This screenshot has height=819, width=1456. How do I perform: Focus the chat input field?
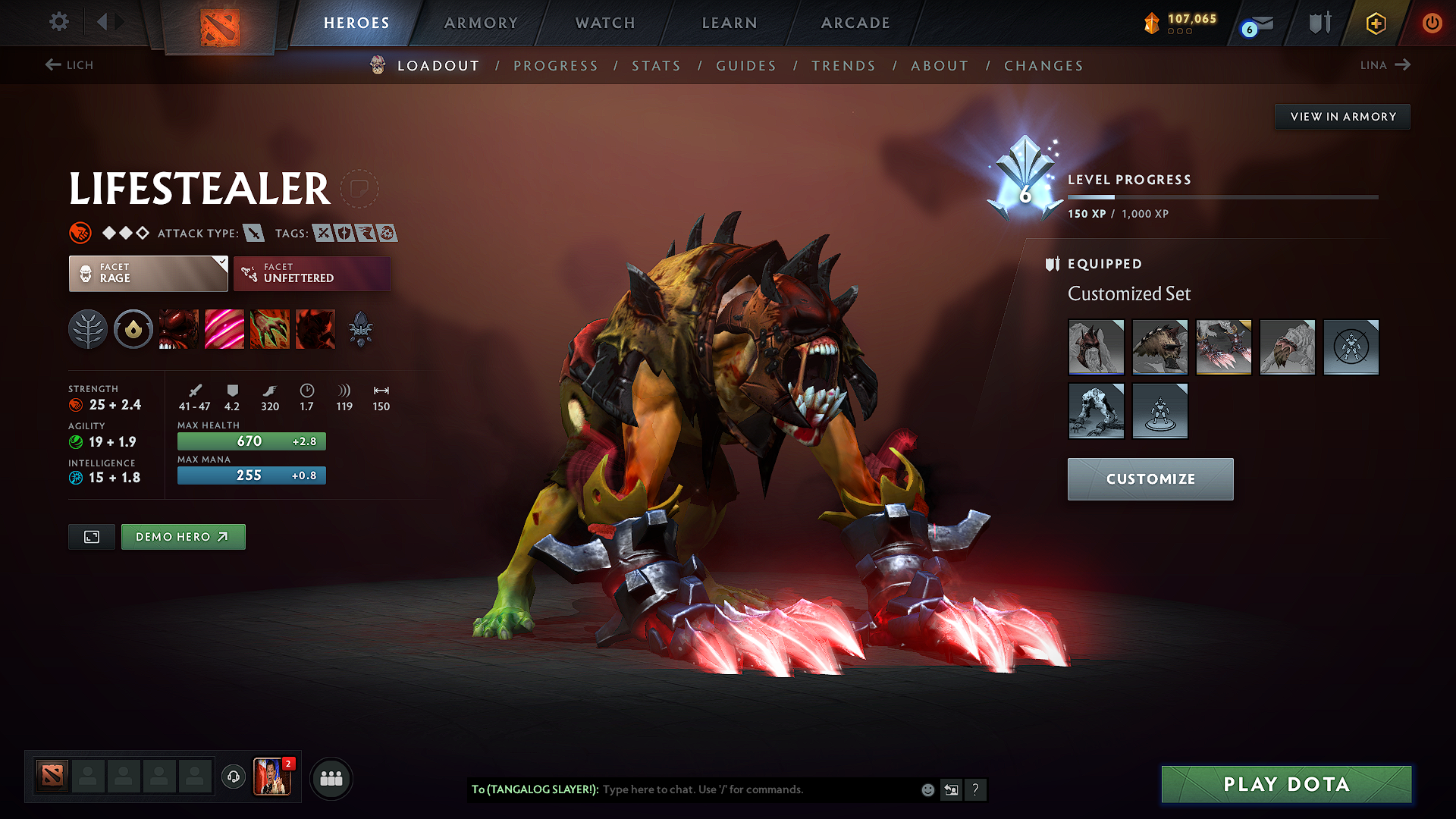coord(758,789)
